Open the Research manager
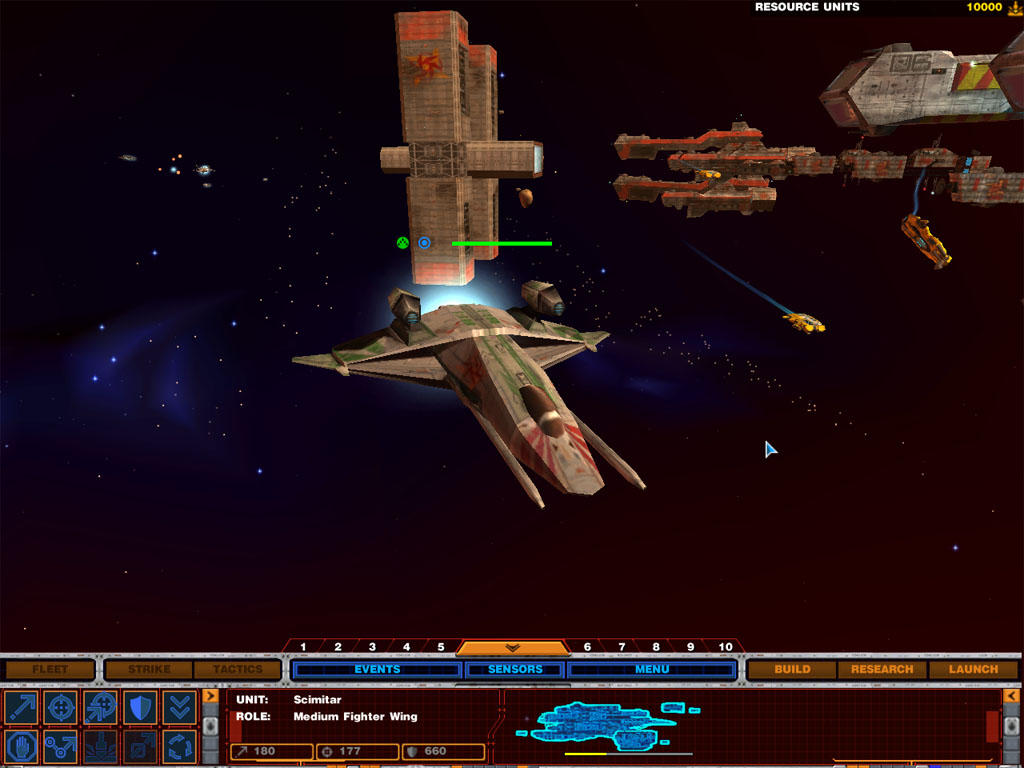The height and width of the screenshot is (768, 1024). coord(882,669)
